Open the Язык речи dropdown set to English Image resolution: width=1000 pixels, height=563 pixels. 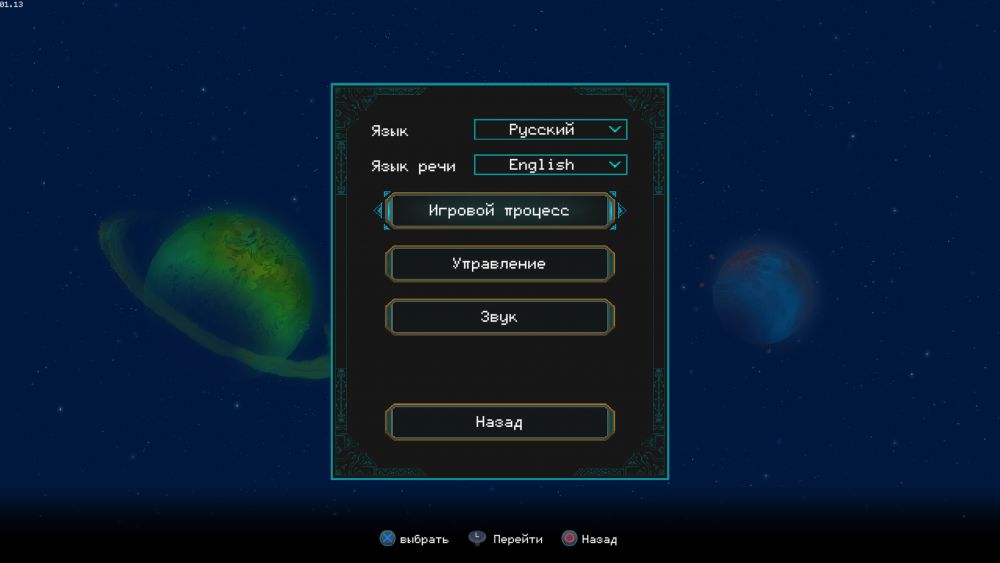550,165
